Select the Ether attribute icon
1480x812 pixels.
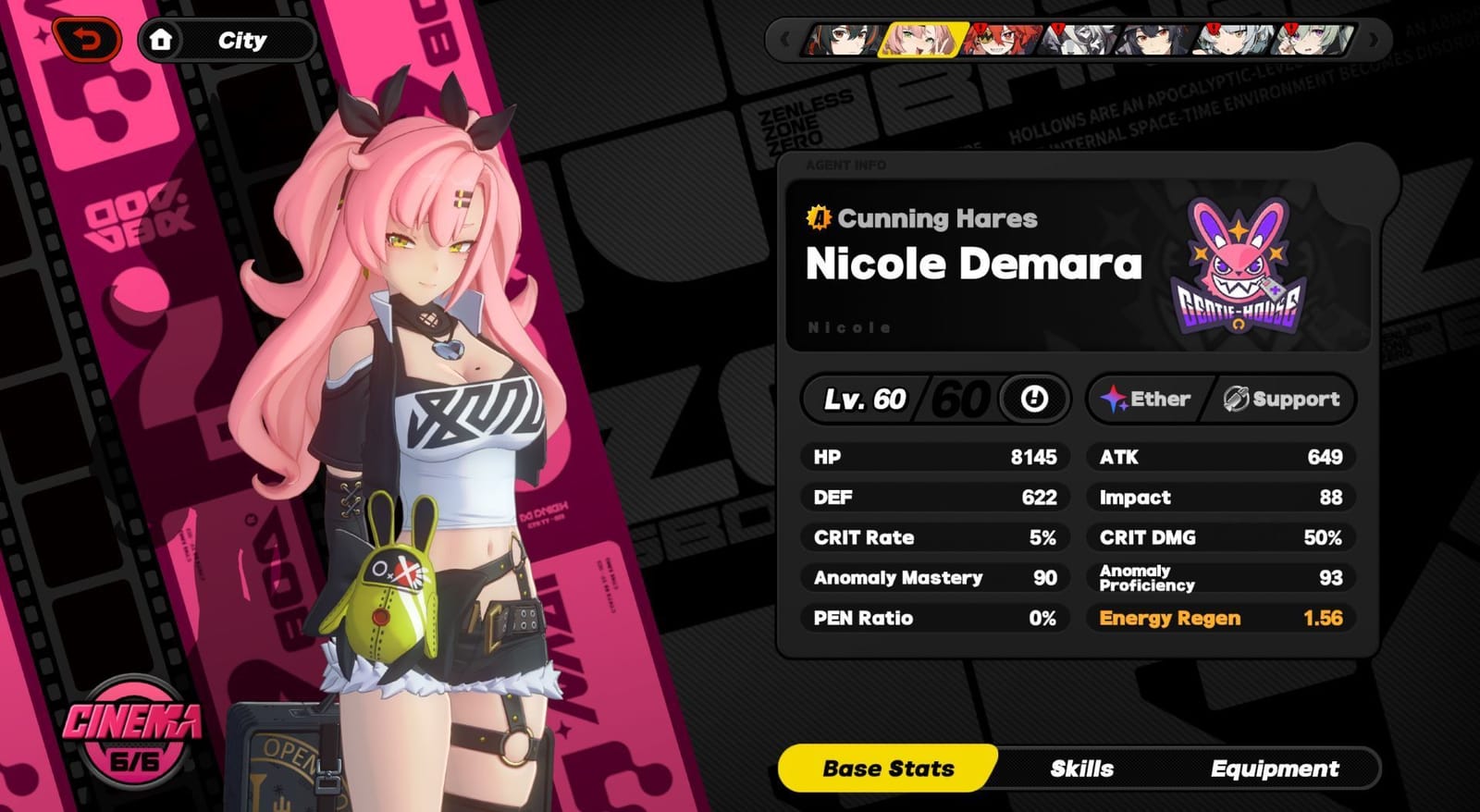(x=1116, y=399)
